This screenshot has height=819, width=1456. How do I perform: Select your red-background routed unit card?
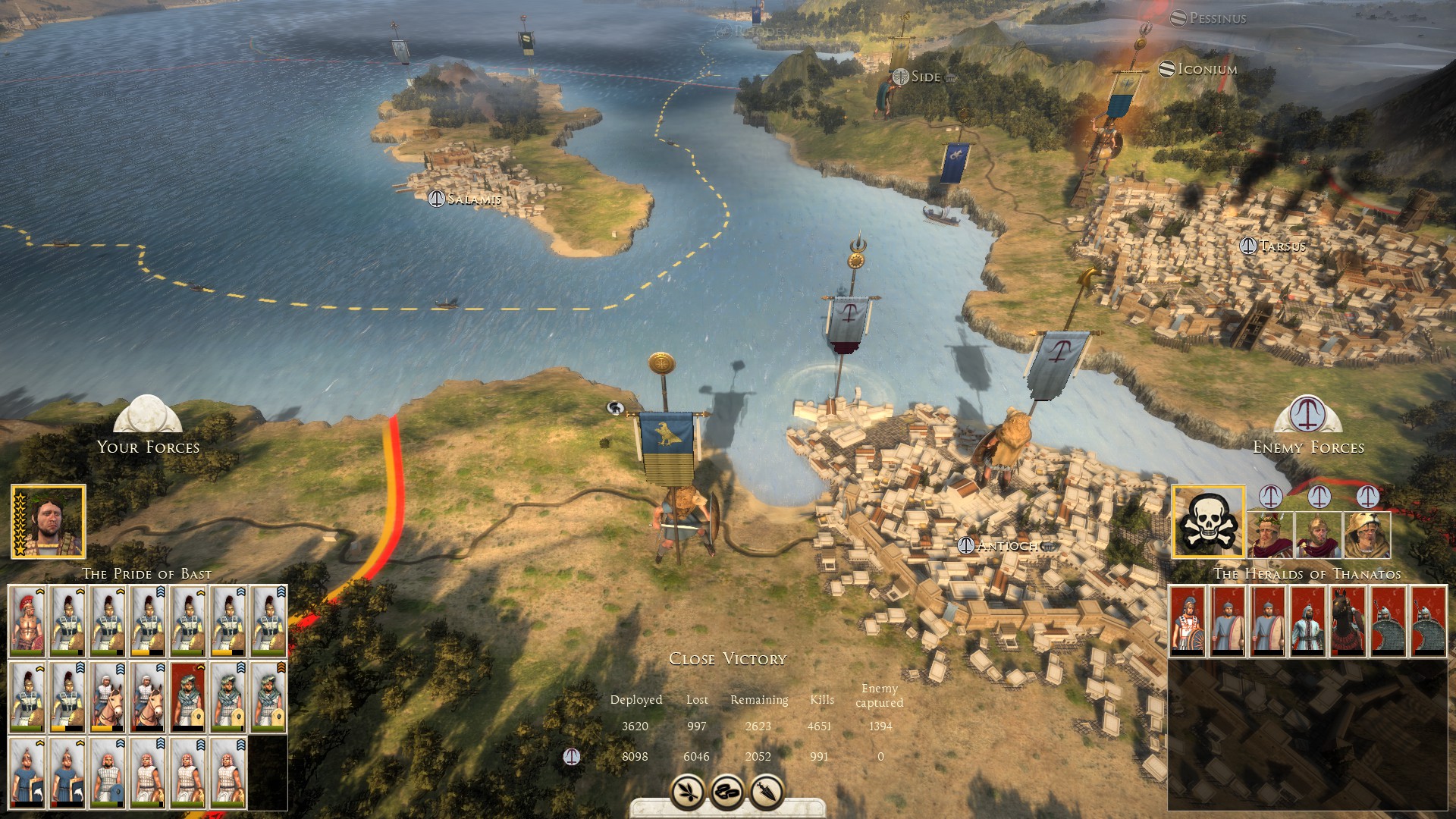[x=188, y=697]
